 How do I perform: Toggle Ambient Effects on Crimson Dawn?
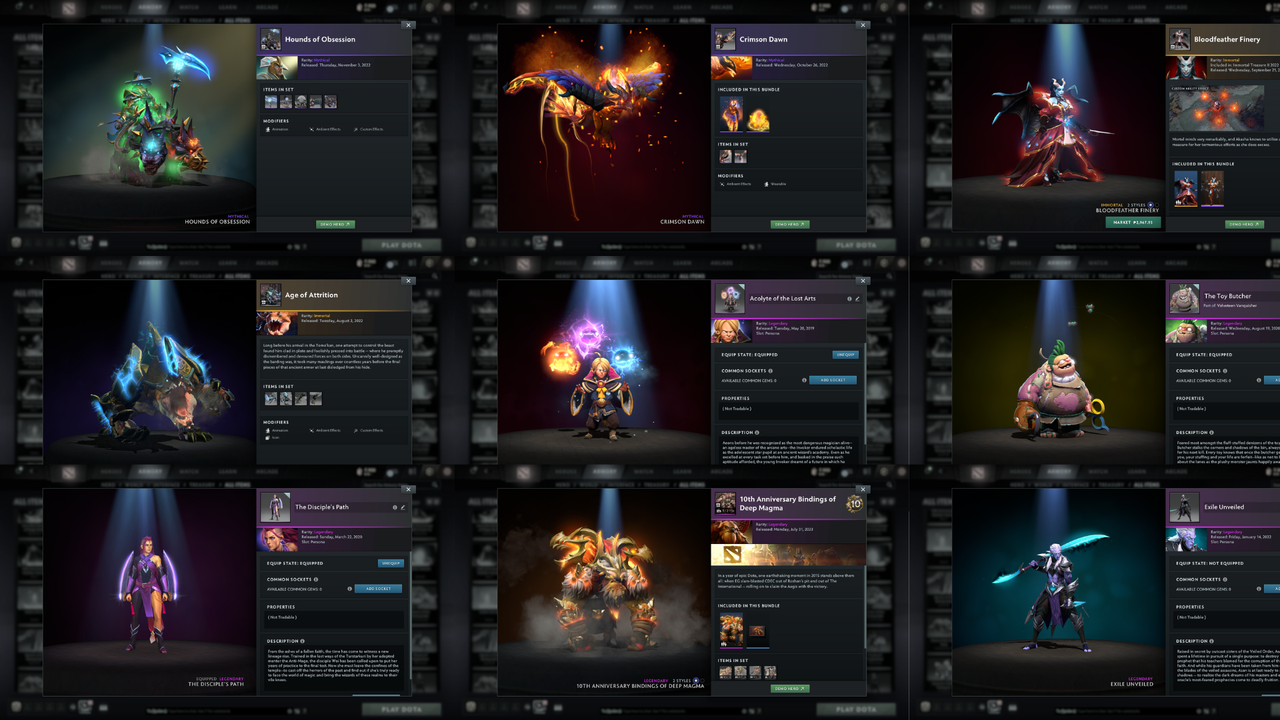[x=722, y=184]
